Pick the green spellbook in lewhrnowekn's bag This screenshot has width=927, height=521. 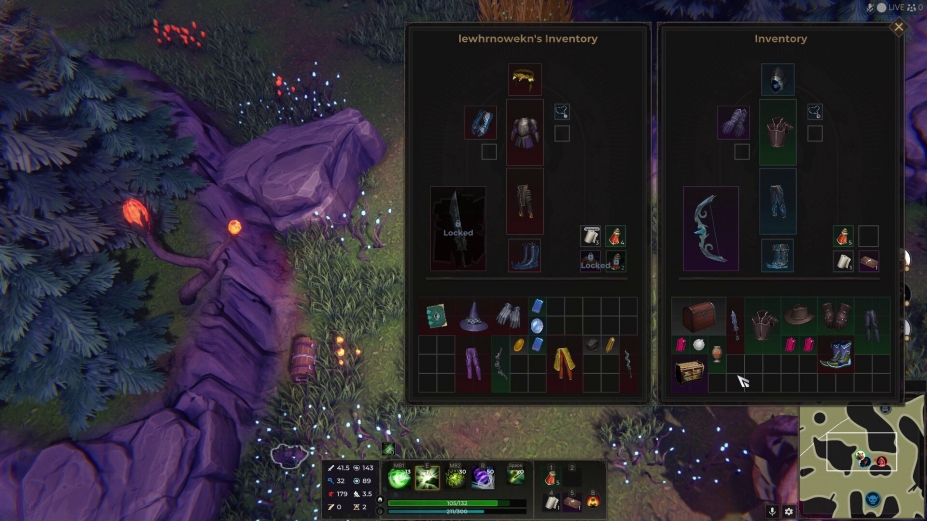(436, 315)
